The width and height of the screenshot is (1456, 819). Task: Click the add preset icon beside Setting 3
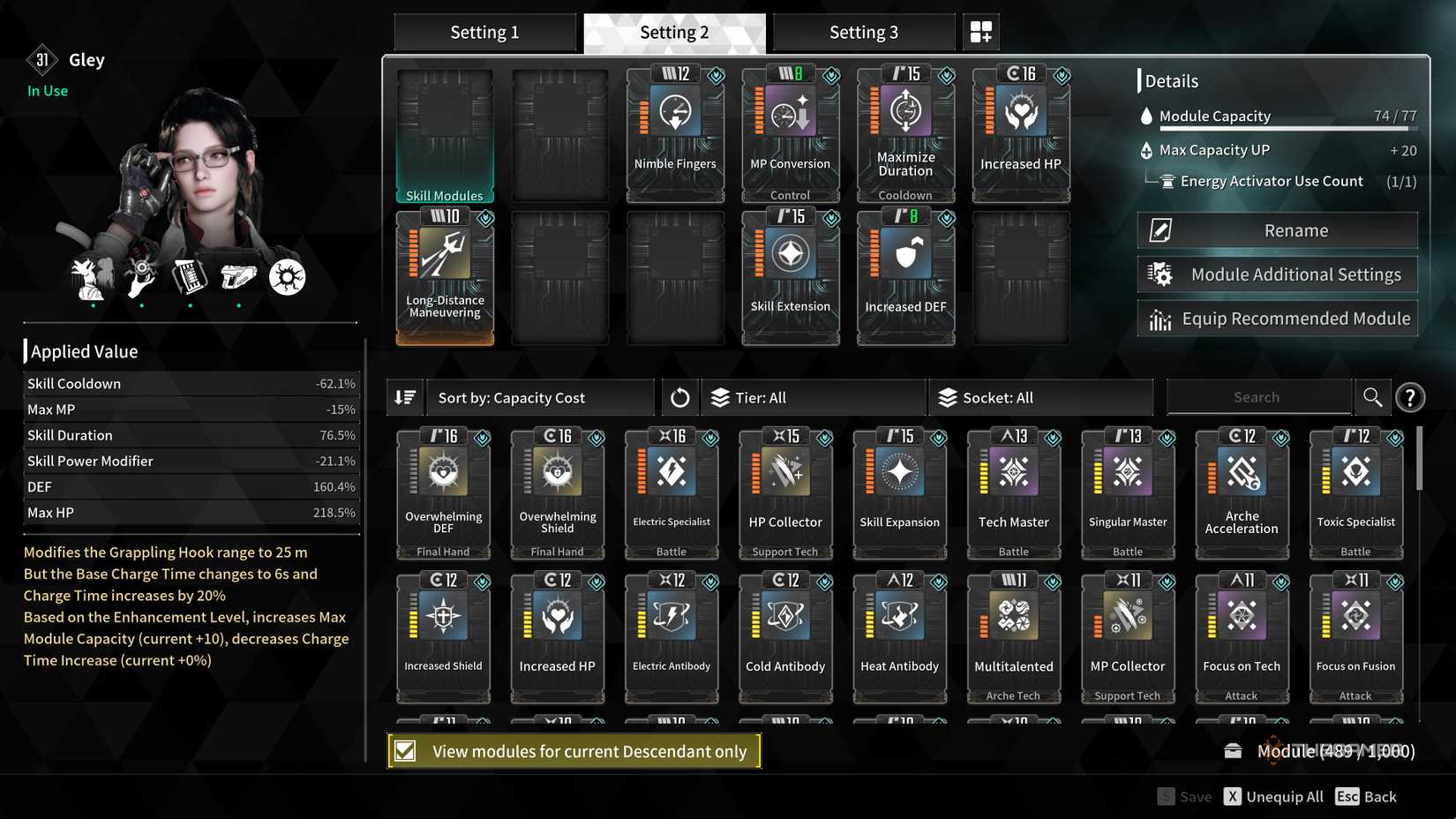pos(980,31)
